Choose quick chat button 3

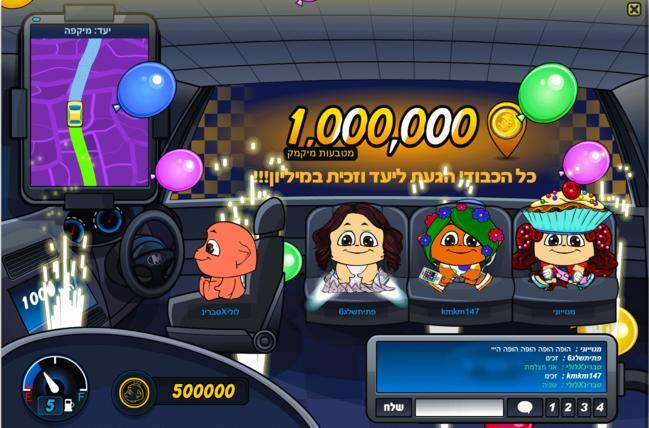tap(583, 407)
